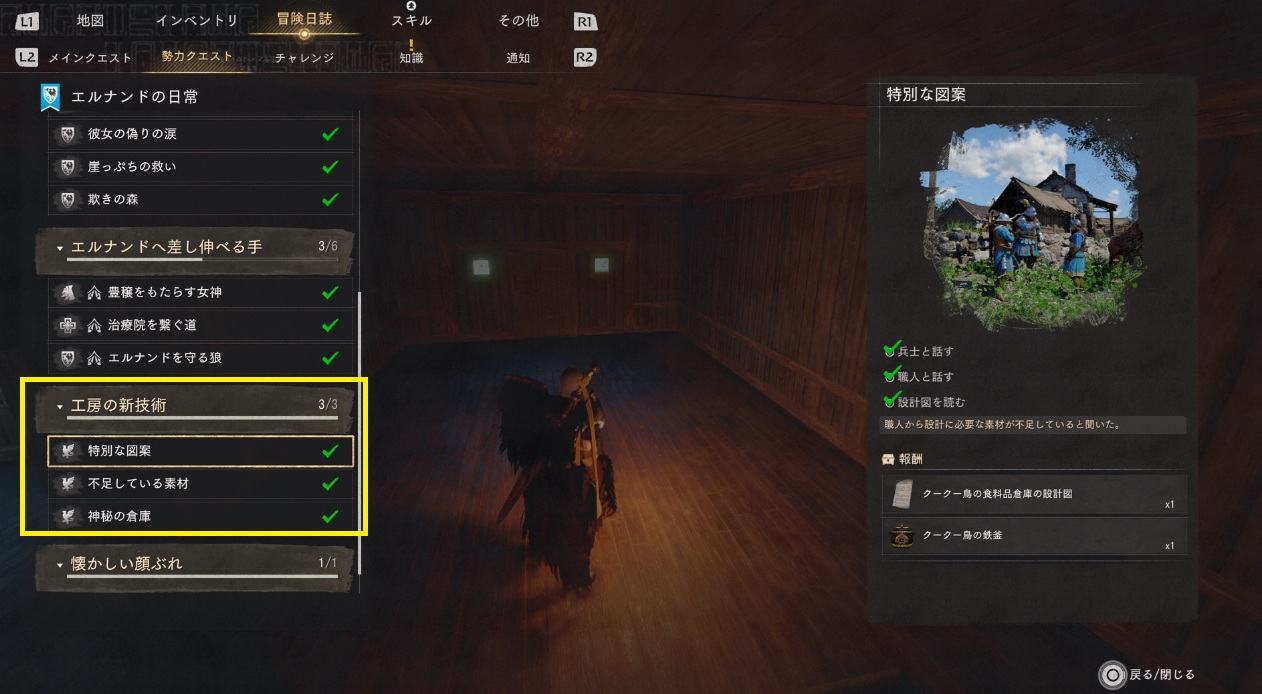The image size is (1262, 694).
Task: Select the 豊穣をもたらす女神 quest
Action: [x=200, y=293]
